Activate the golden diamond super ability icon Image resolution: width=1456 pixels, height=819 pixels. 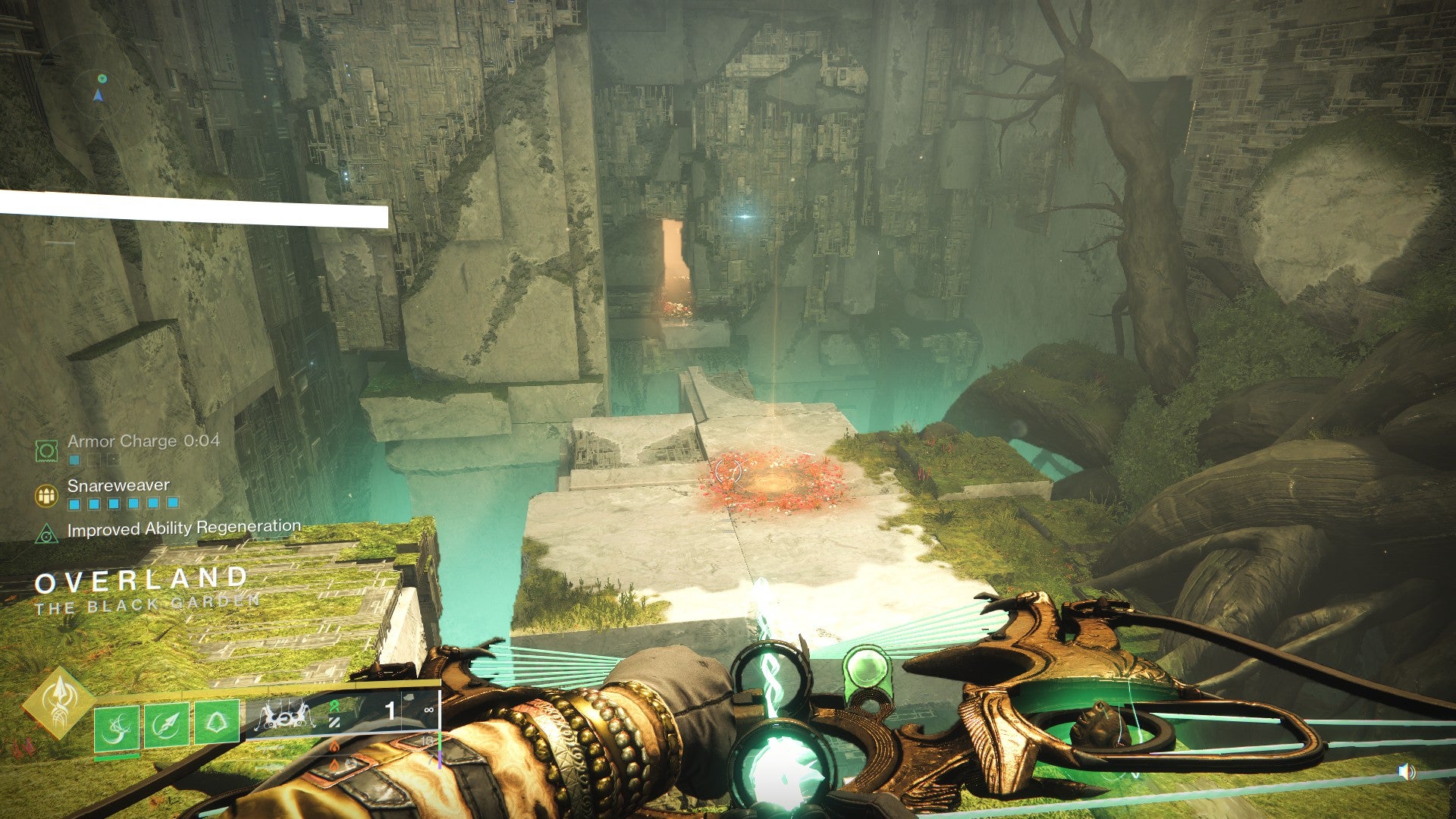click(58, 701)
